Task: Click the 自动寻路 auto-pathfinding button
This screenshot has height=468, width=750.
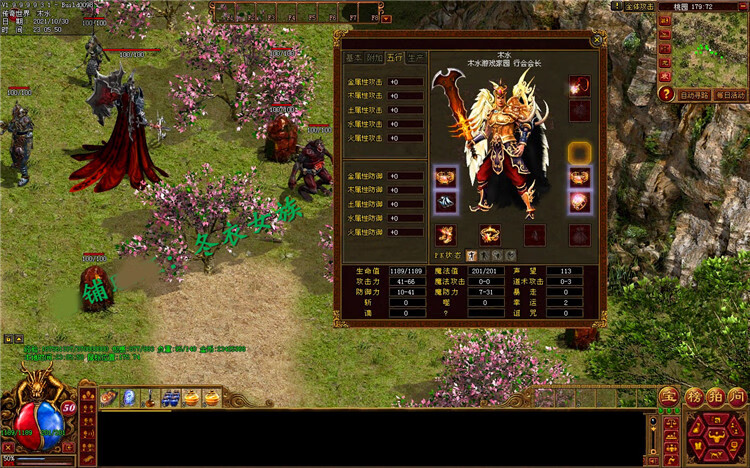Action: (x=692, y=95)
